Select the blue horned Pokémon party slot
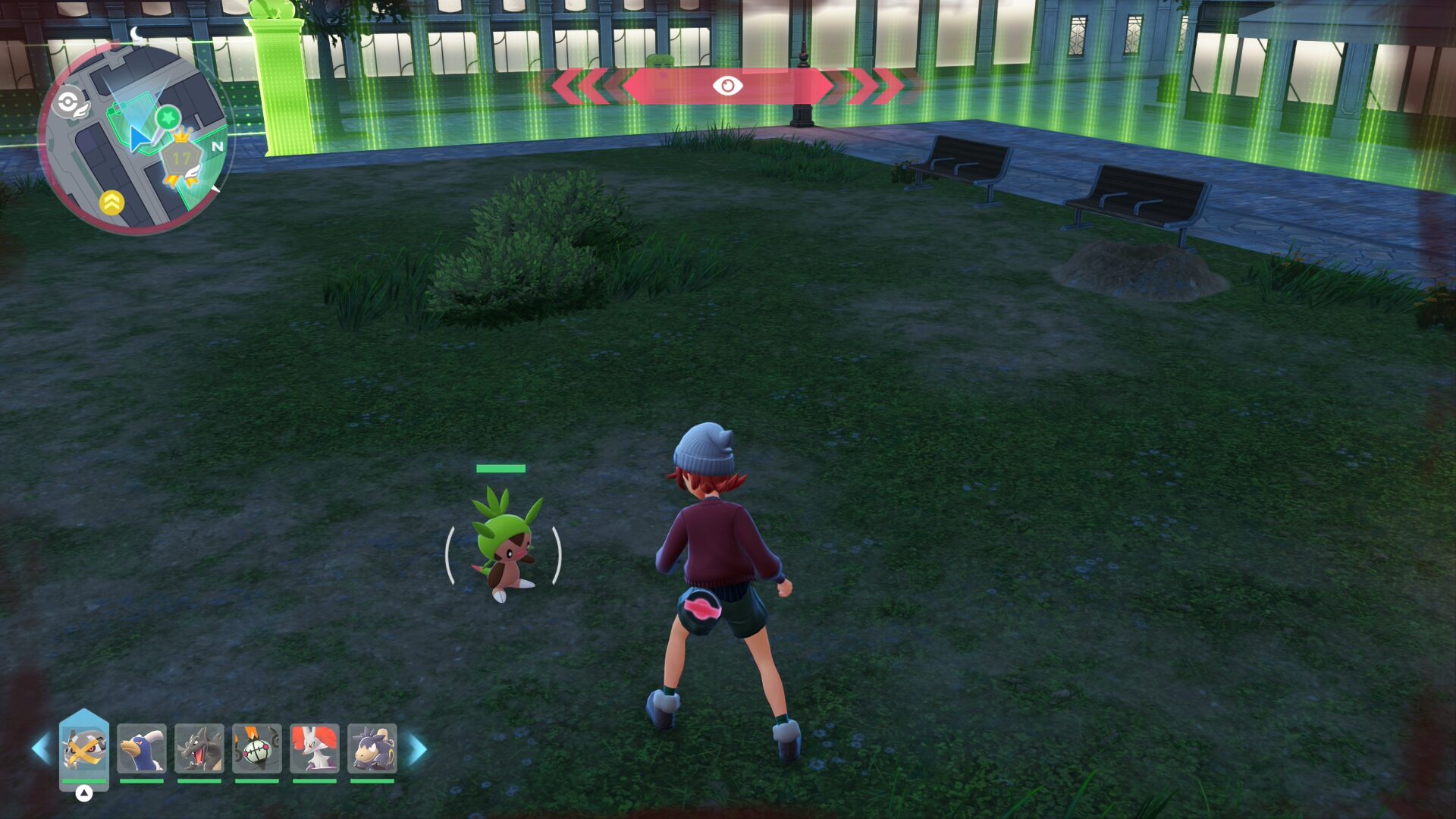Screen dimensions: 1456x819 pos(142,749)
